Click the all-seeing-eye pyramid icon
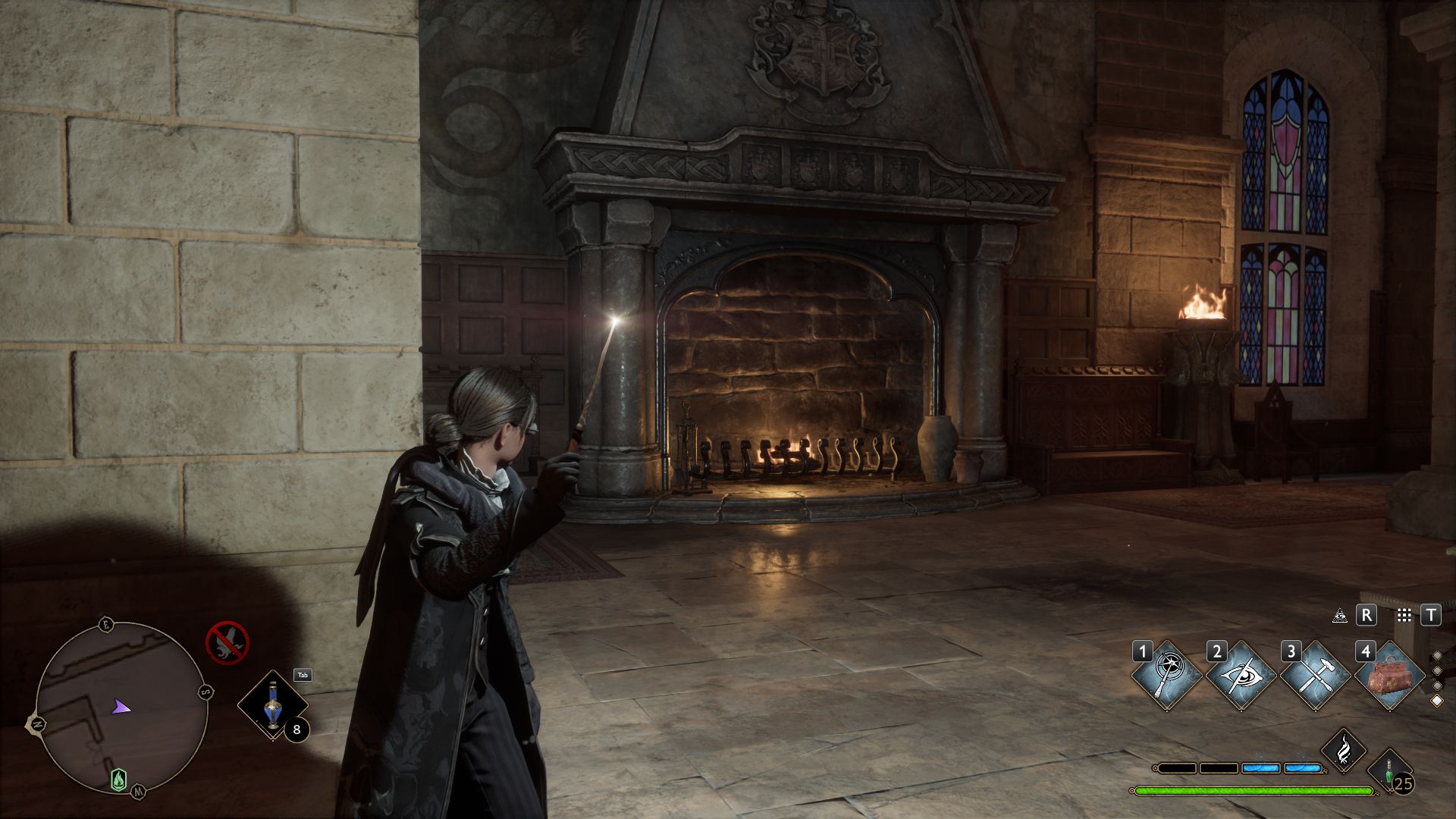Viewport: 1456px width, 819px height. 1340,615
